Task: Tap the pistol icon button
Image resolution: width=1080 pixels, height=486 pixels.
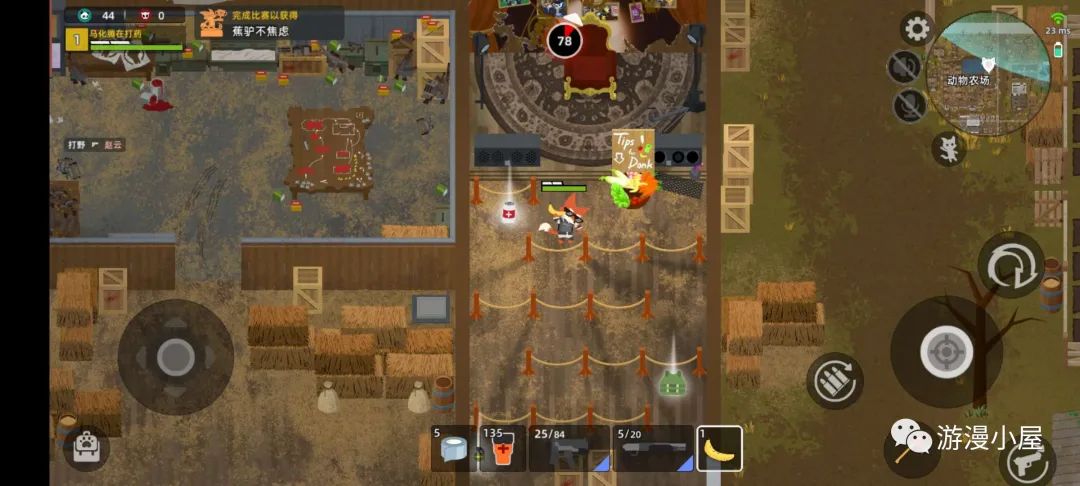Action: point(1026,461)
